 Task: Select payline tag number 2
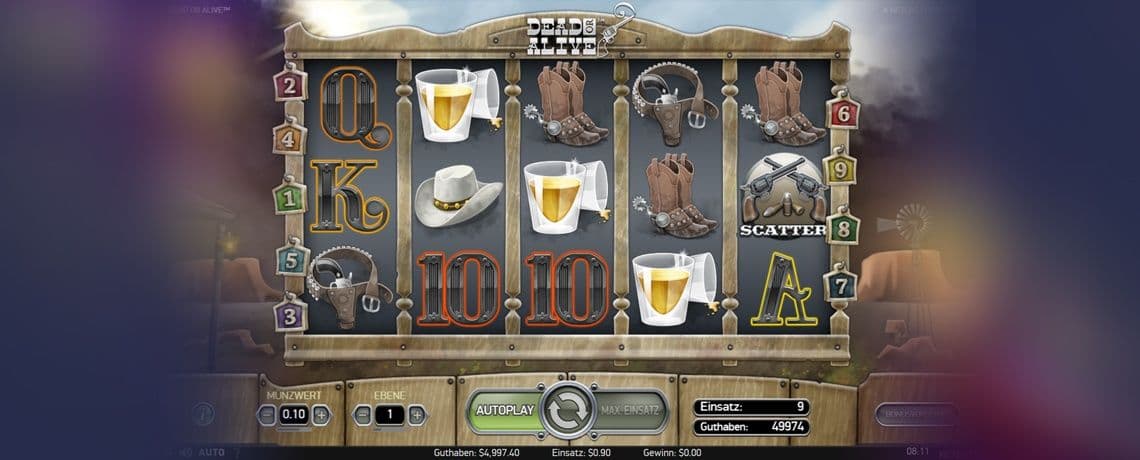pyautogui.click(x=289, y=85)
